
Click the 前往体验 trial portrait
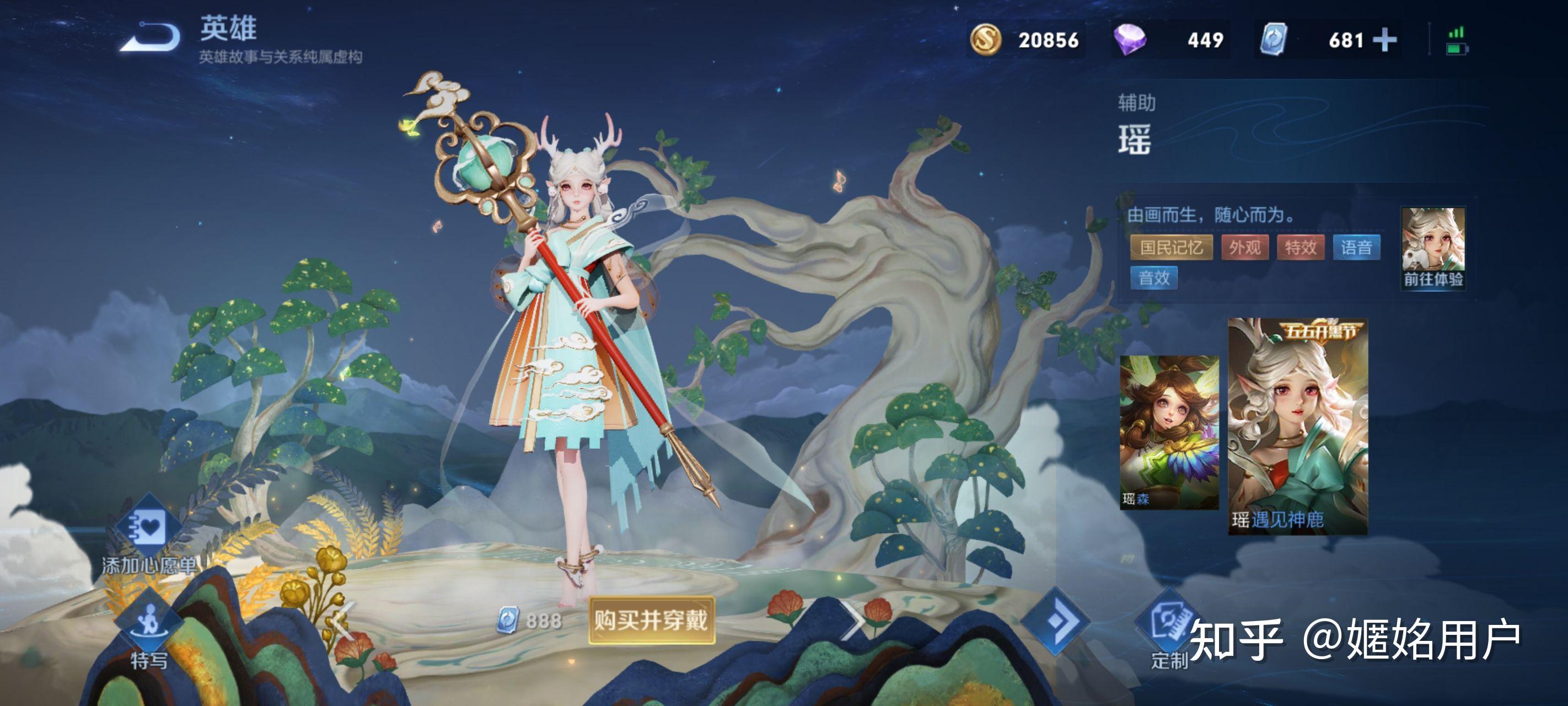click(1433, 247)
